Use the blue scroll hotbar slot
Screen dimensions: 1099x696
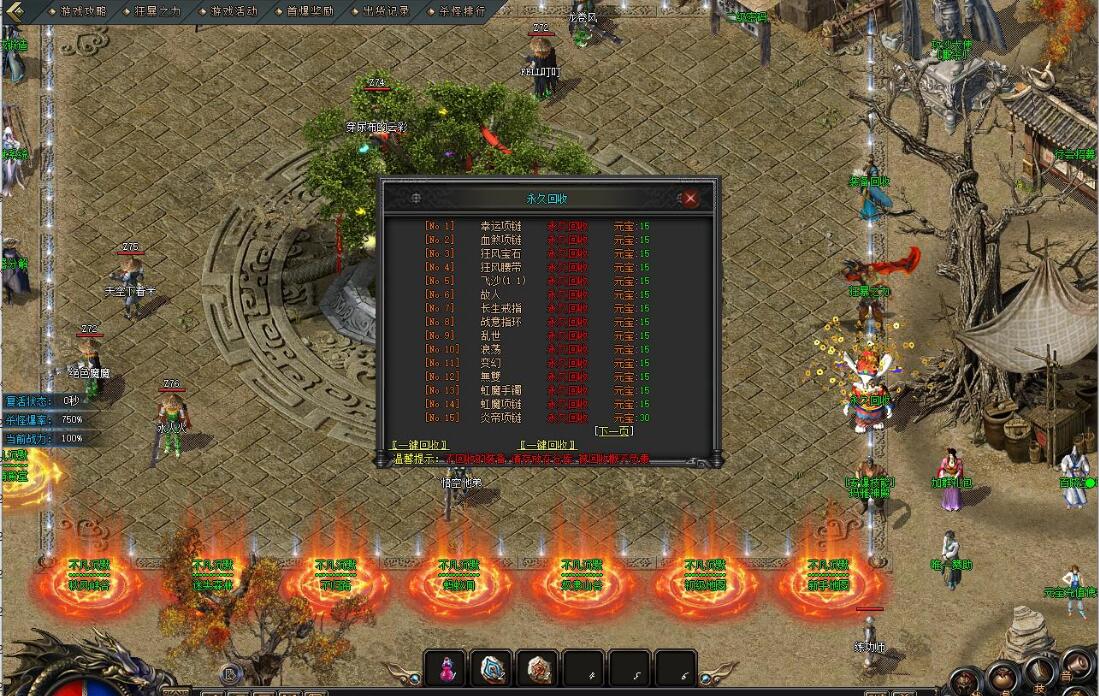[492, 668]
